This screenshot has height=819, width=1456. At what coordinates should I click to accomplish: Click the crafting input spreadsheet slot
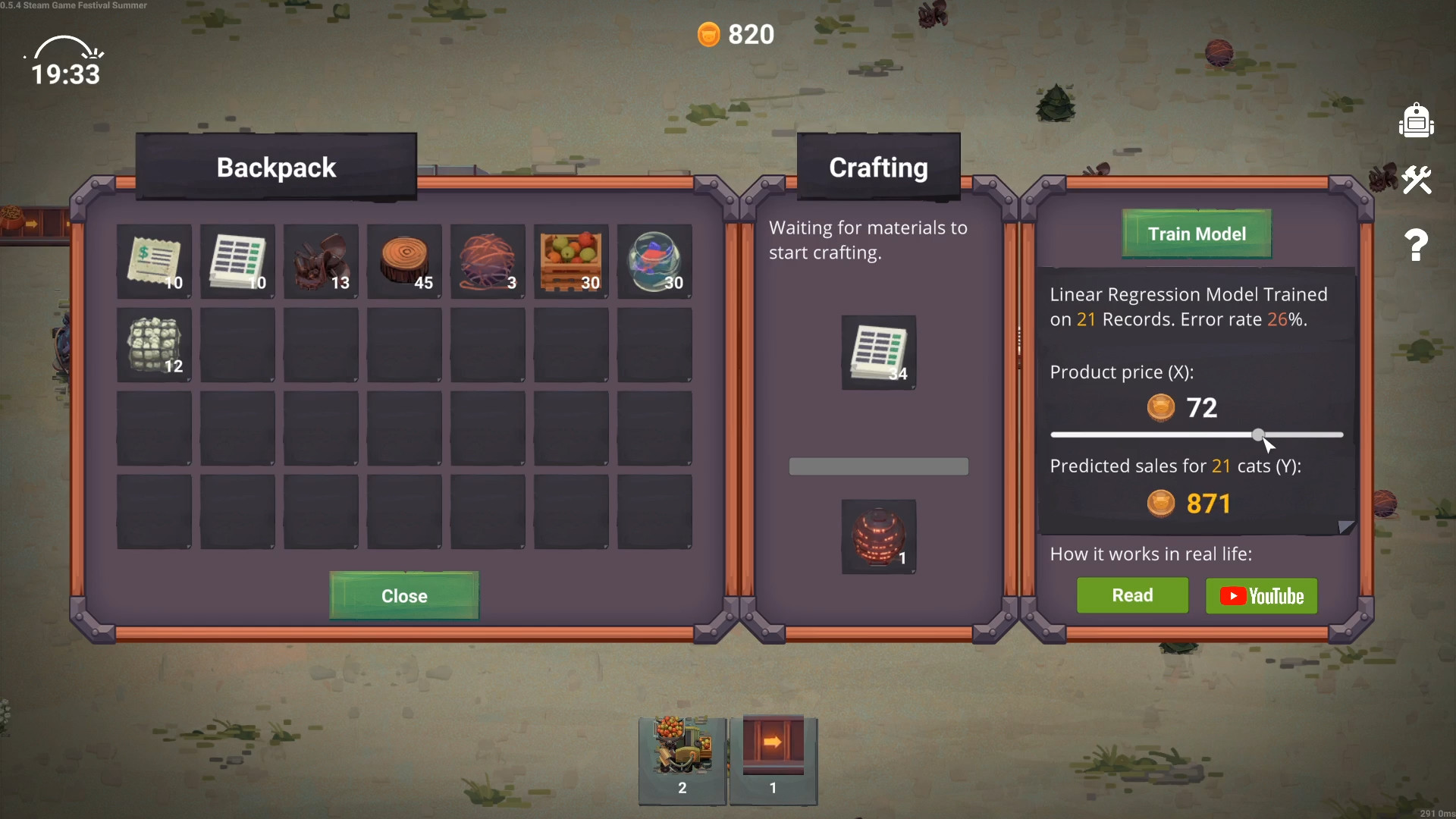[879, 353]
